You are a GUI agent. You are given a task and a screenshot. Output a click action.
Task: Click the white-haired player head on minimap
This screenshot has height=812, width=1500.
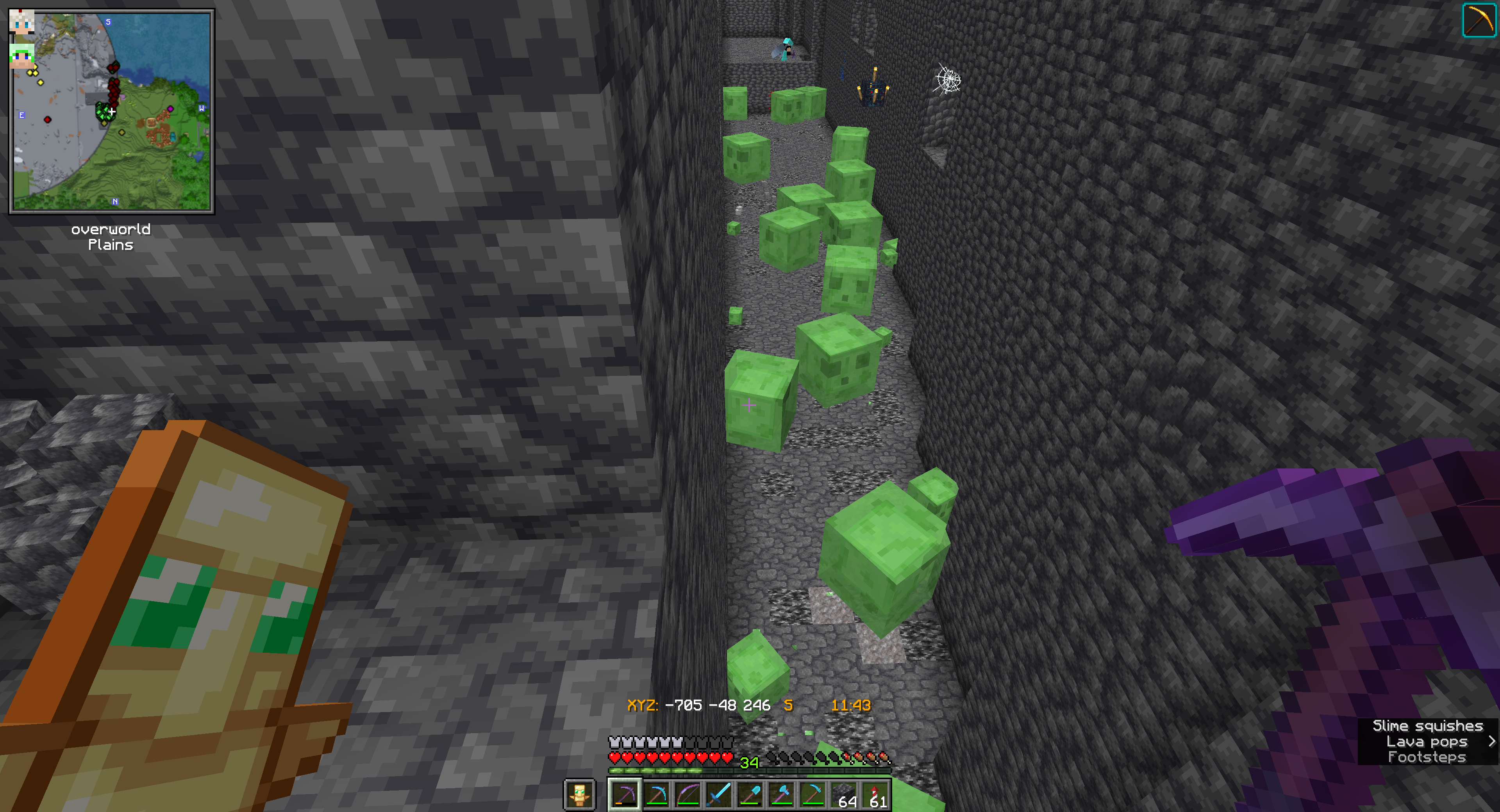[21, 21]
